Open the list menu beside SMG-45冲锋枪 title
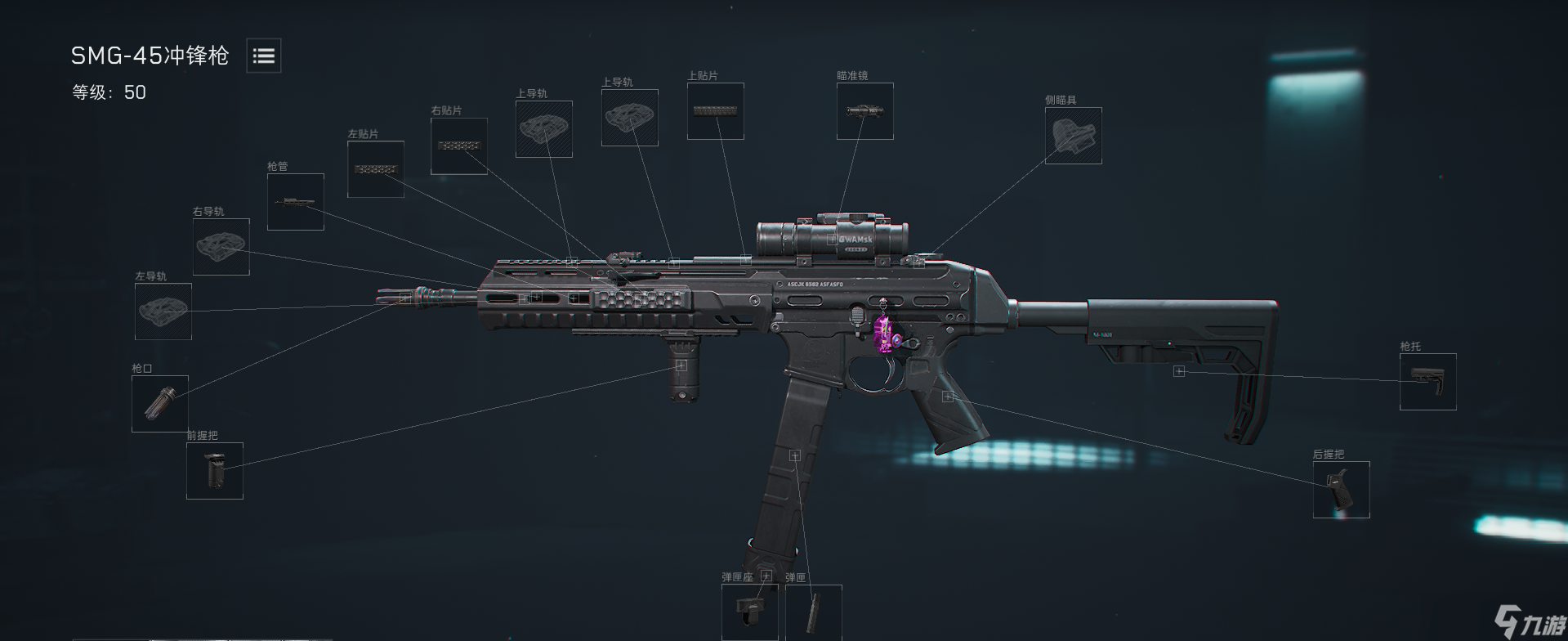Screen dimensions: 1568x641 (263, 56)
